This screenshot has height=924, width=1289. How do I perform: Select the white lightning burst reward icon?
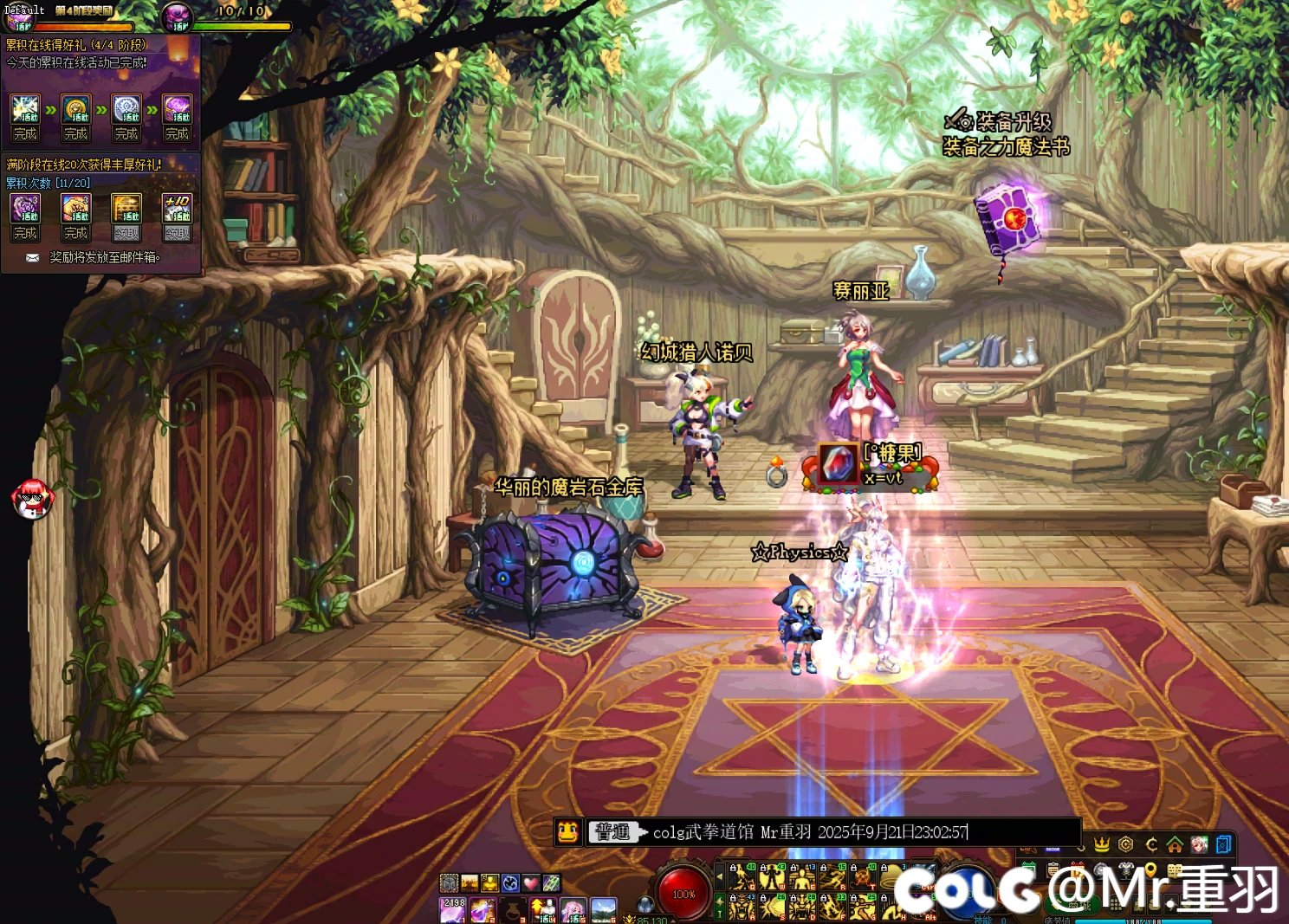[25, 110]
